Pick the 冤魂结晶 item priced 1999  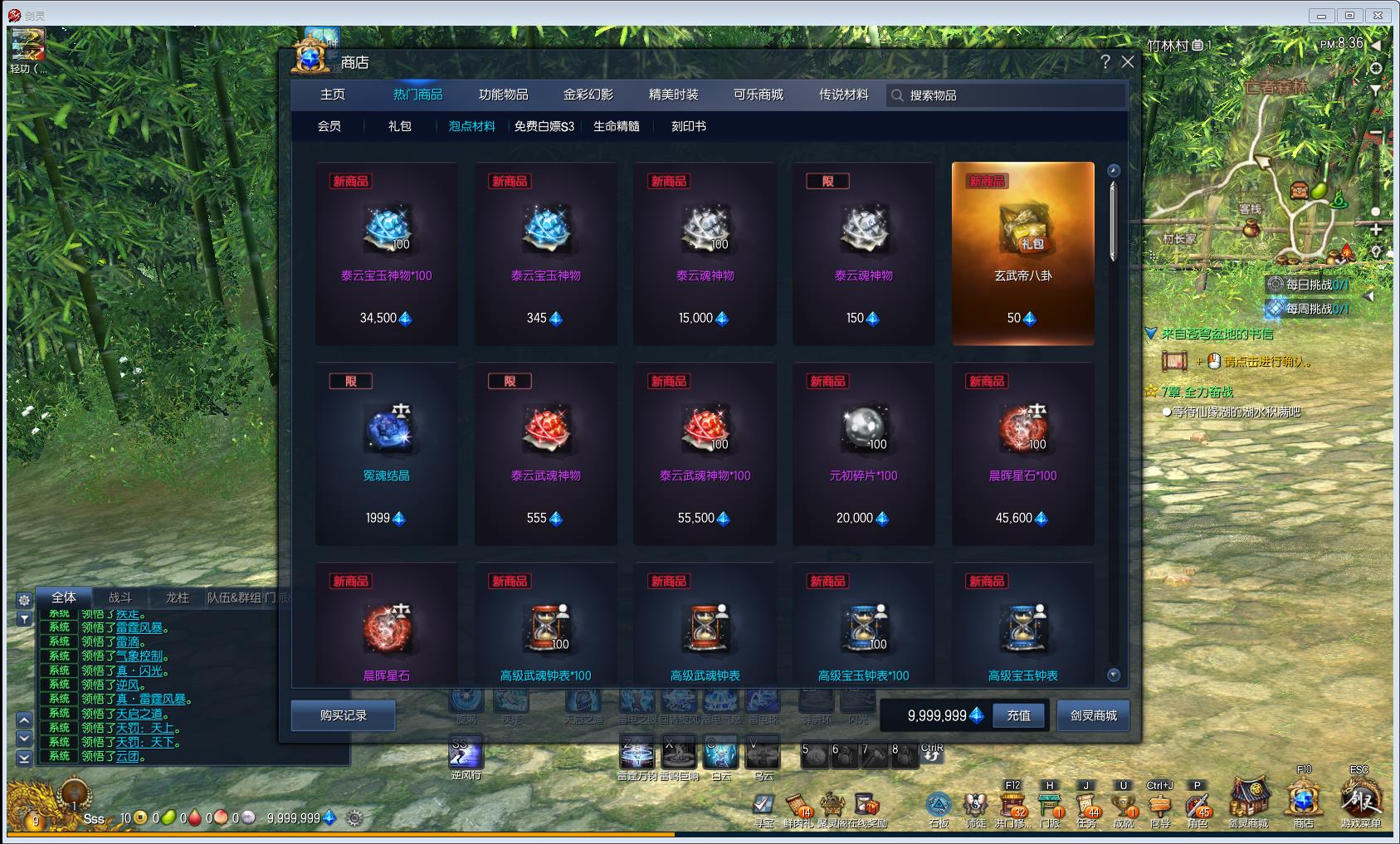pyautogui.click(x=387, y=453)
